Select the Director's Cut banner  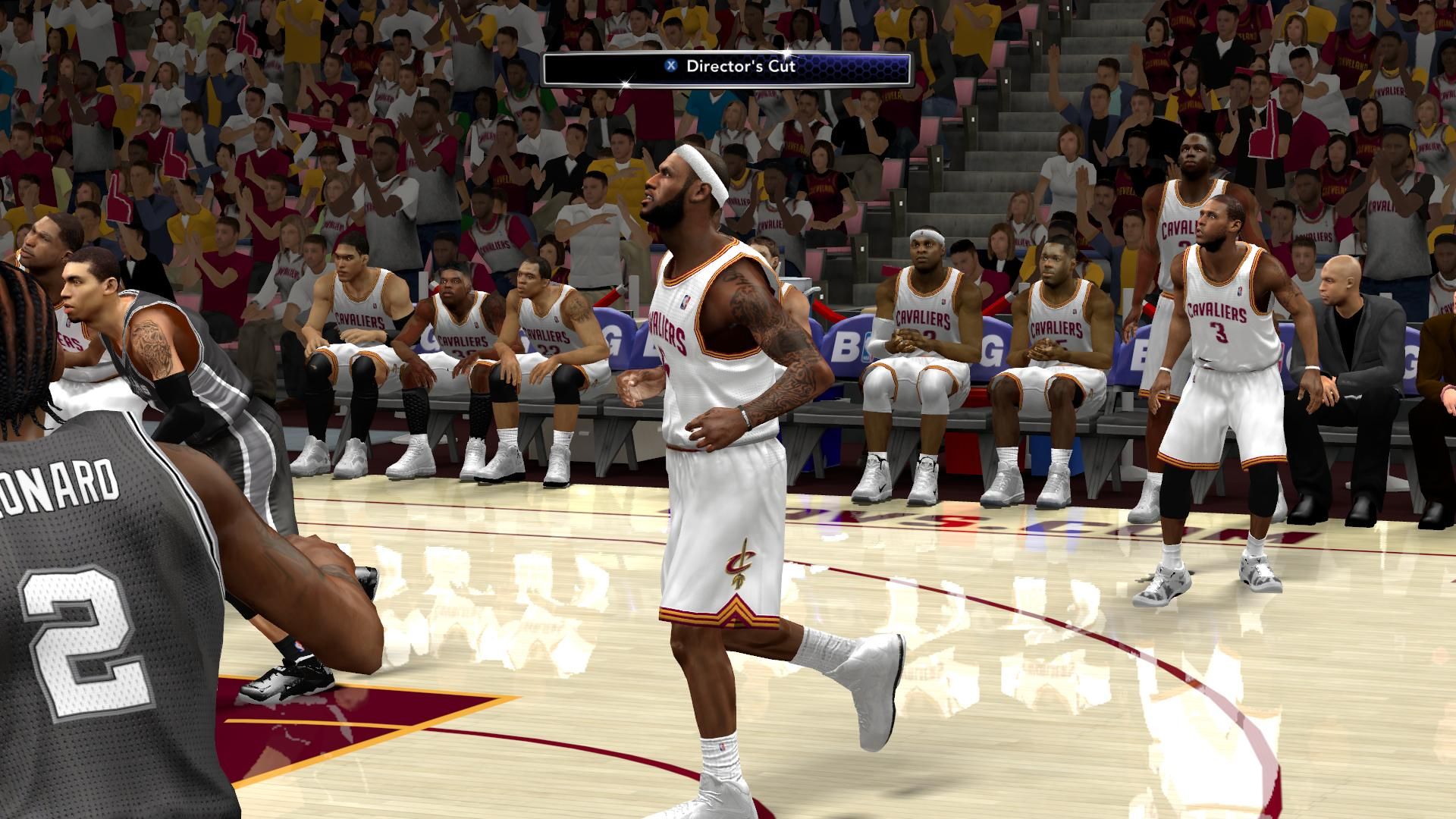726,67
